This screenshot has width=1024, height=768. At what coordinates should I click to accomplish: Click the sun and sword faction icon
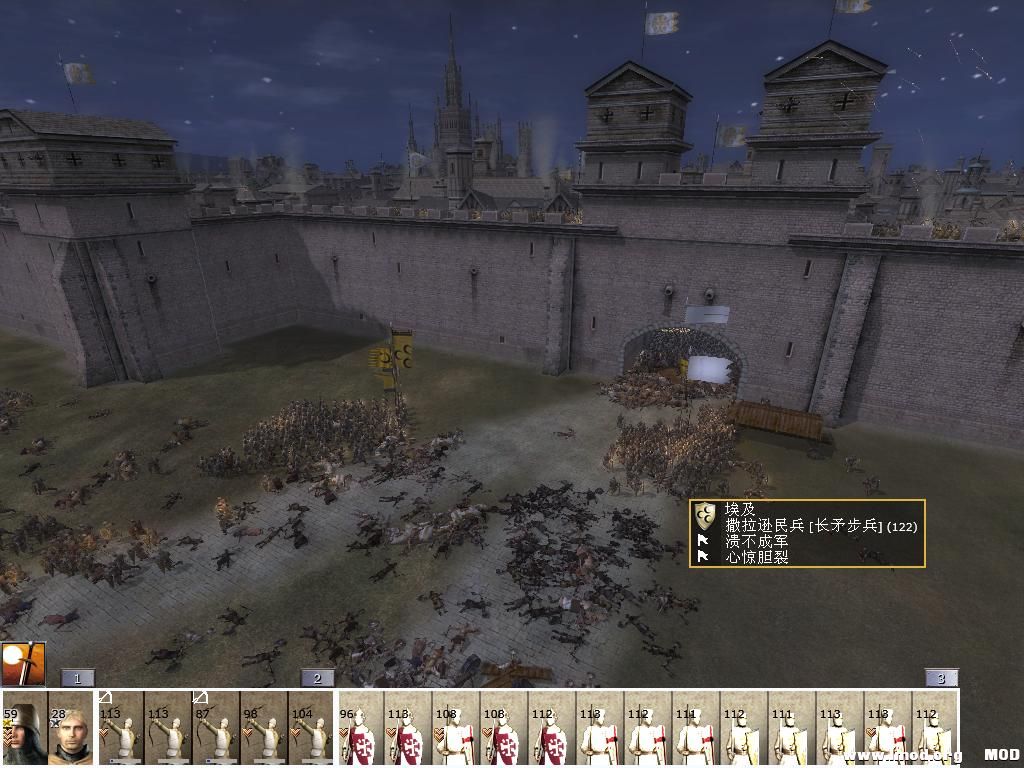click(x=23, y=664)
